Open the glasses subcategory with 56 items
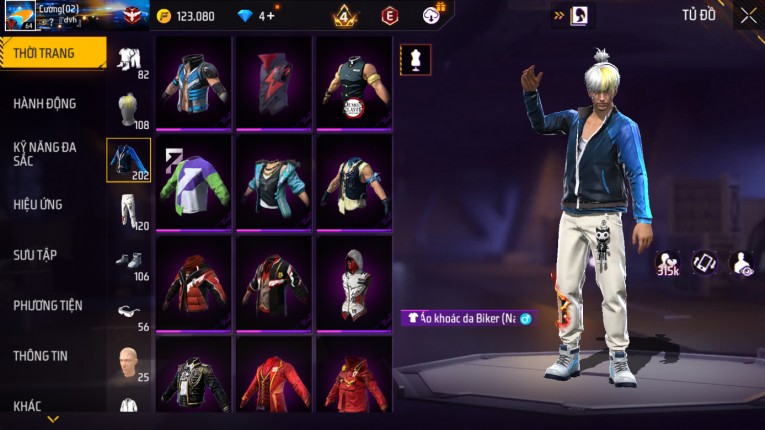Image resolution: width=765 pixels, height=430 pixels. [x=128, y=312]
